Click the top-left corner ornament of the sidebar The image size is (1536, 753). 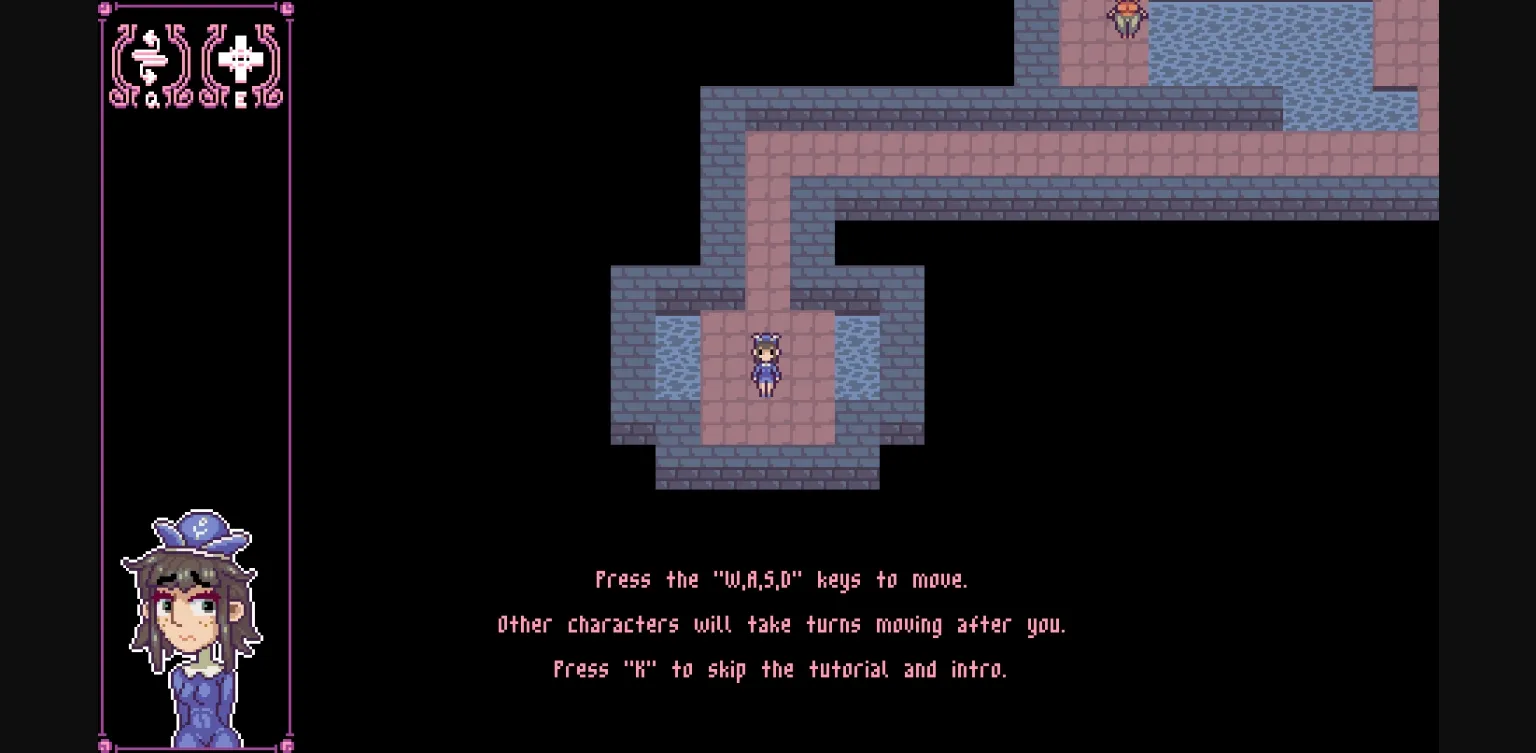(x=102, y=9)
